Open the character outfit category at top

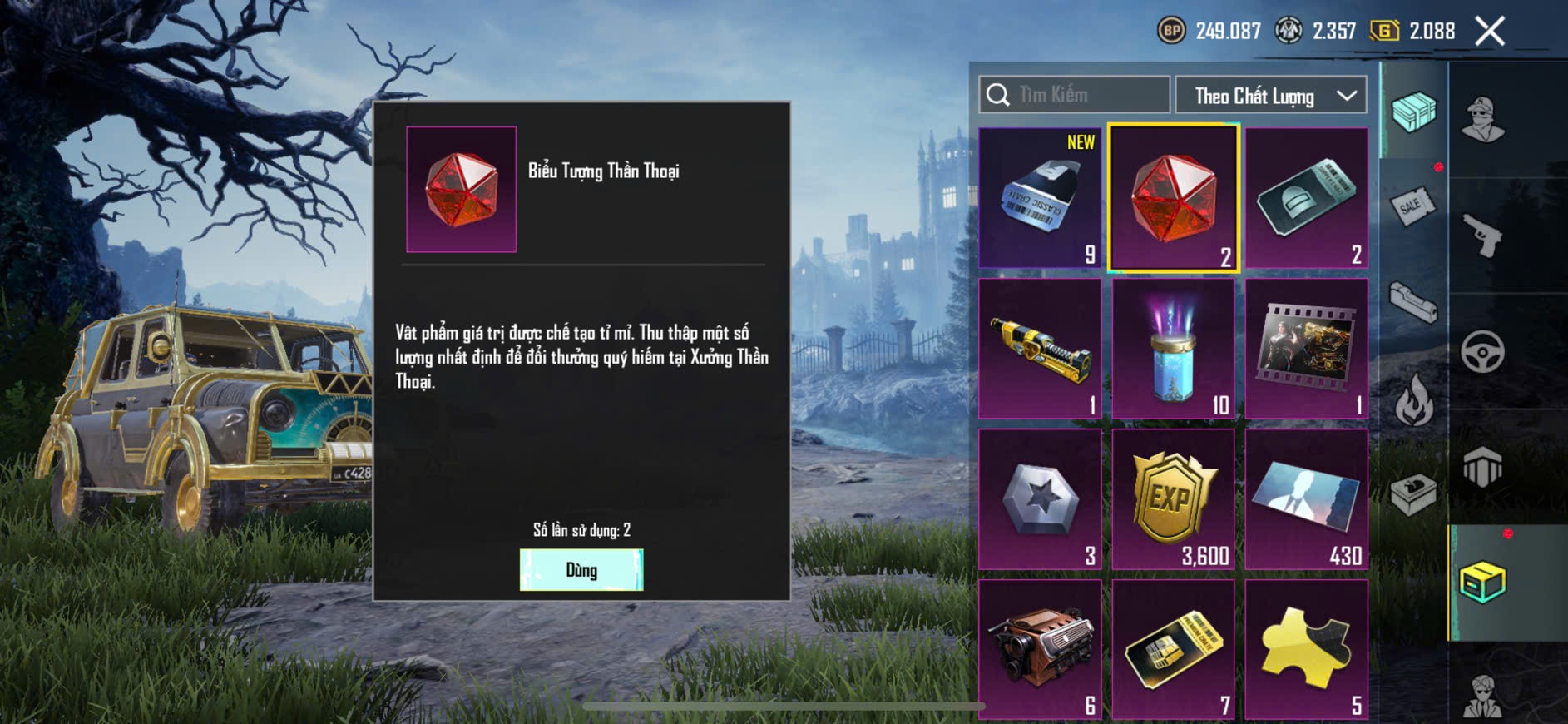tap(1482, 119)
